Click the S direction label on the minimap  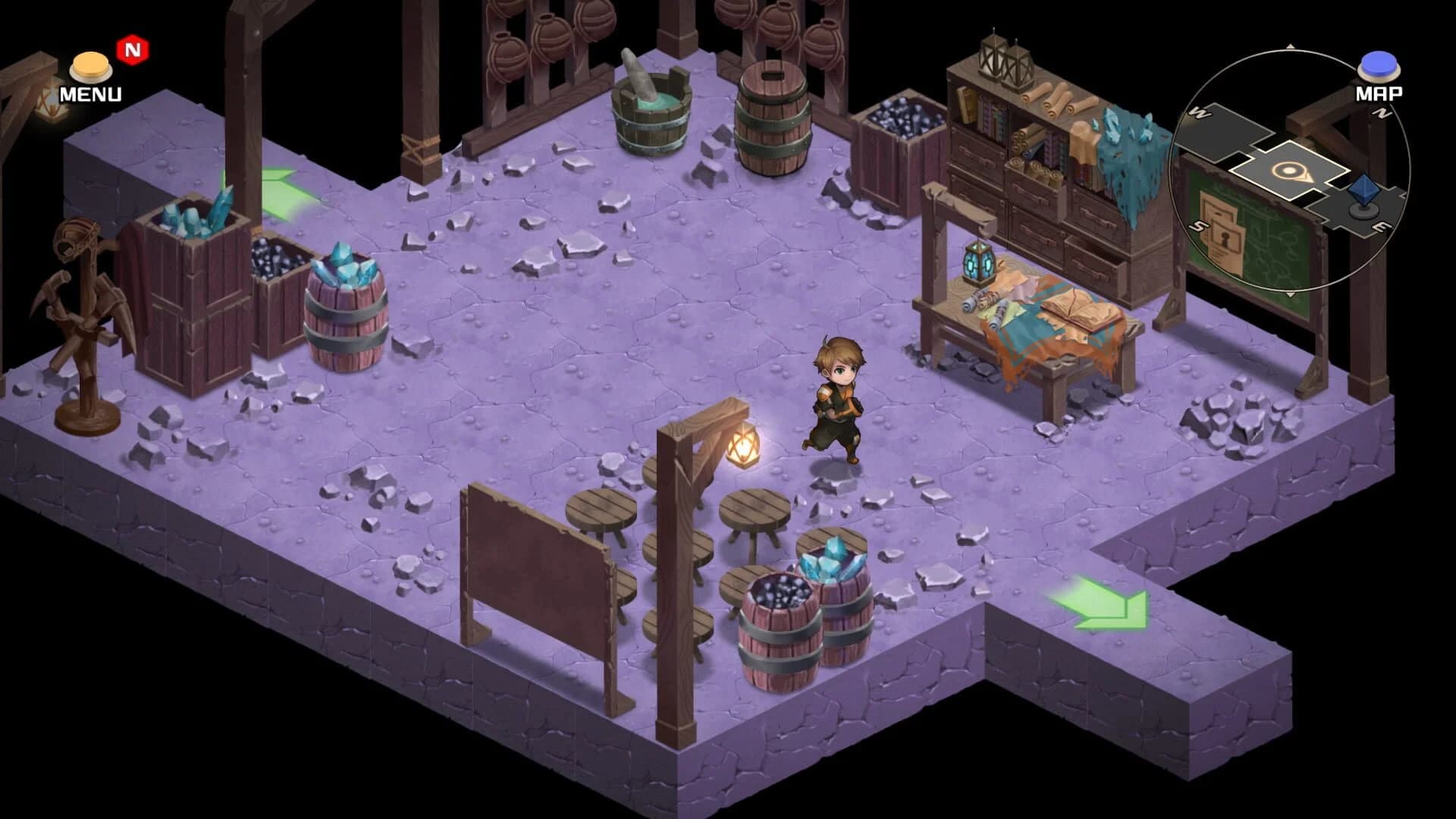[1196, 225]
